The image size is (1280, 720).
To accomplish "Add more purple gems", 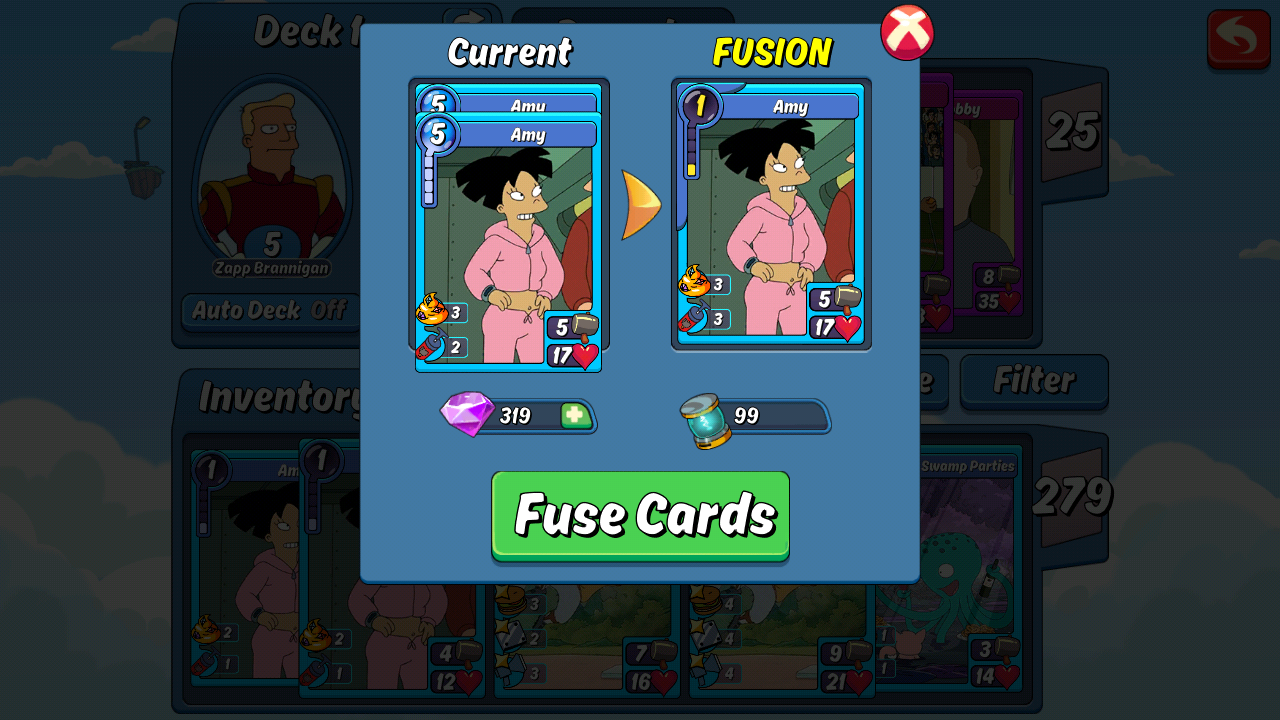I will pos(576,416).
